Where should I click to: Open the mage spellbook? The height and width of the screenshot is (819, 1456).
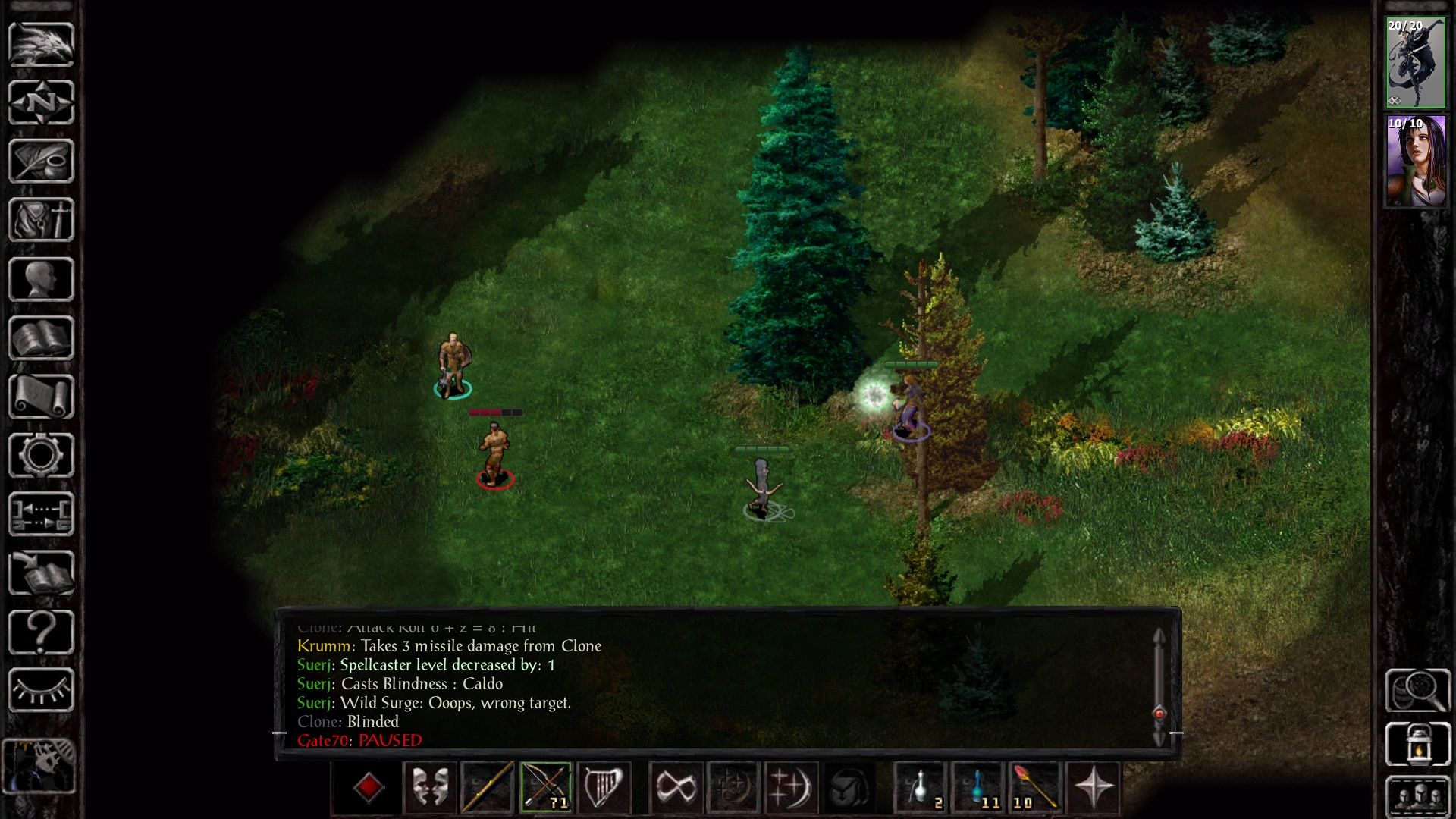(x=41, y=338)
